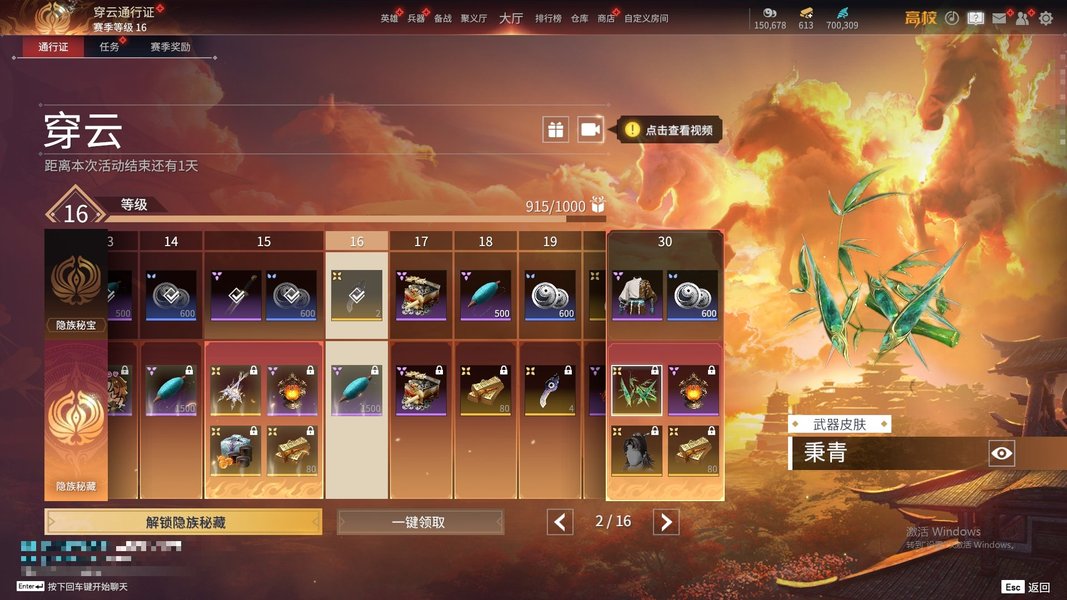Viewport: 1067px width, 600px height.
Task: Click the 解锁隐族秘藏 unlock button
Action: 183,522
